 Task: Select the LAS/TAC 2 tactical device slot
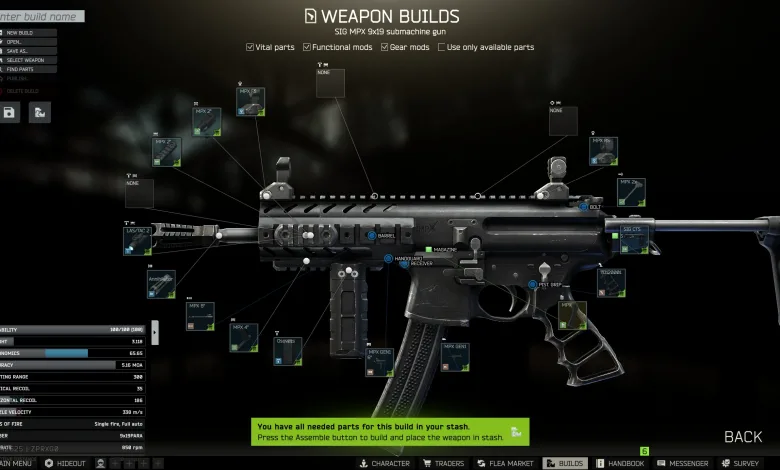[138, 241]
